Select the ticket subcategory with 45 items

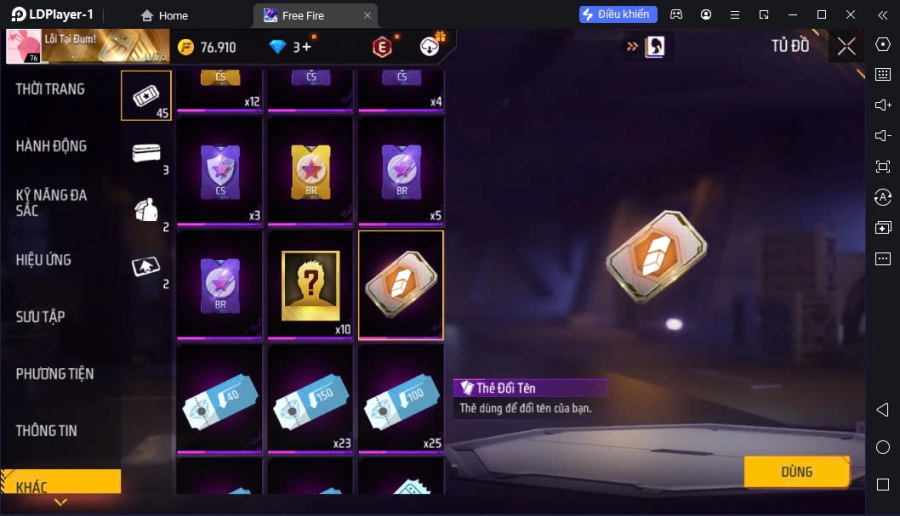(146, 95)
